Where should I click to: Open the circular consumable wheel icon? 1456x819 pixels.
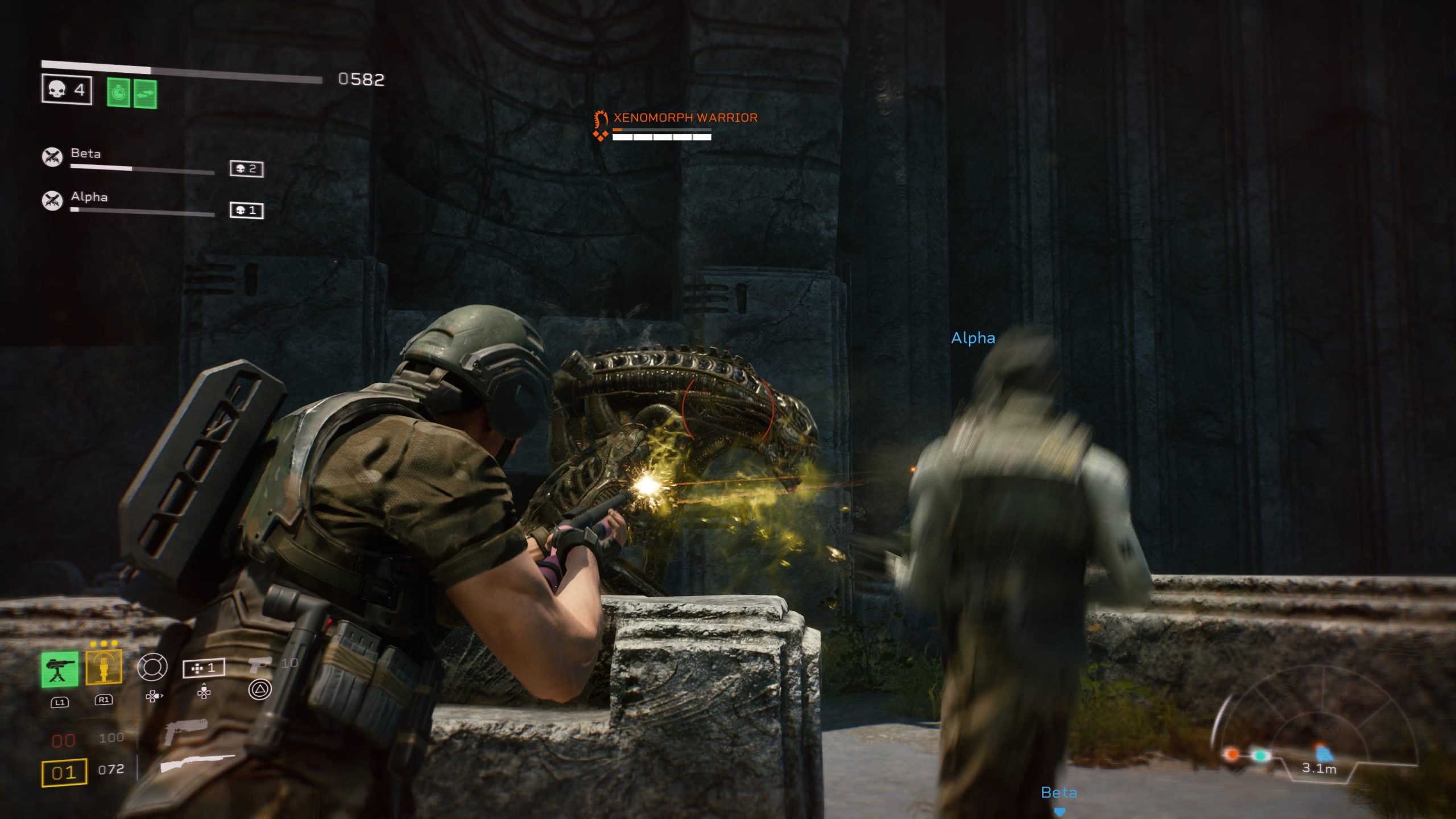coord(152,667)
